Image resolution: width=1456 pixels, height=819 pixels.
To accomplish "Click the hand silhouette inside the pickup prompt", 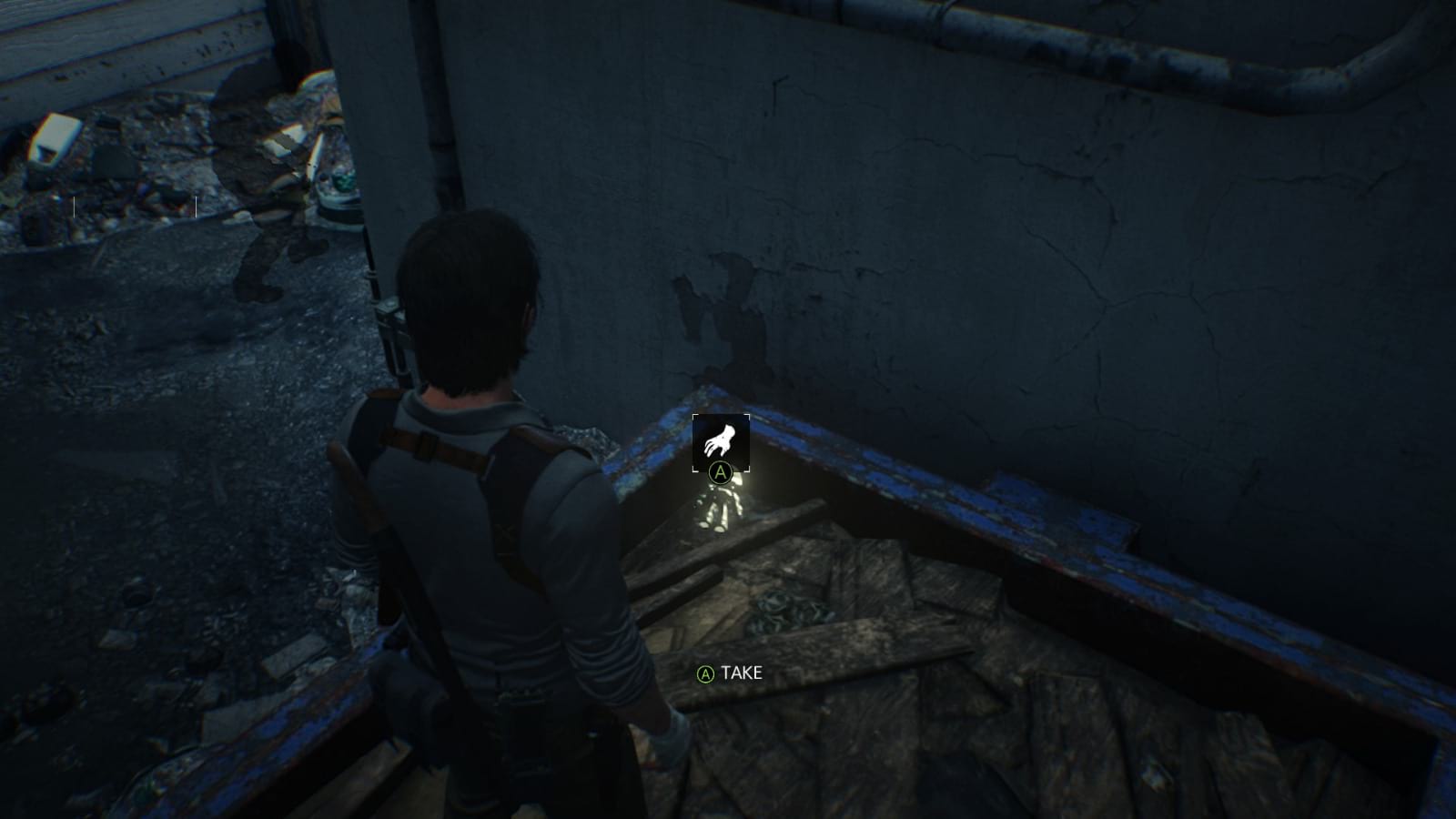I will click(721, 439).
